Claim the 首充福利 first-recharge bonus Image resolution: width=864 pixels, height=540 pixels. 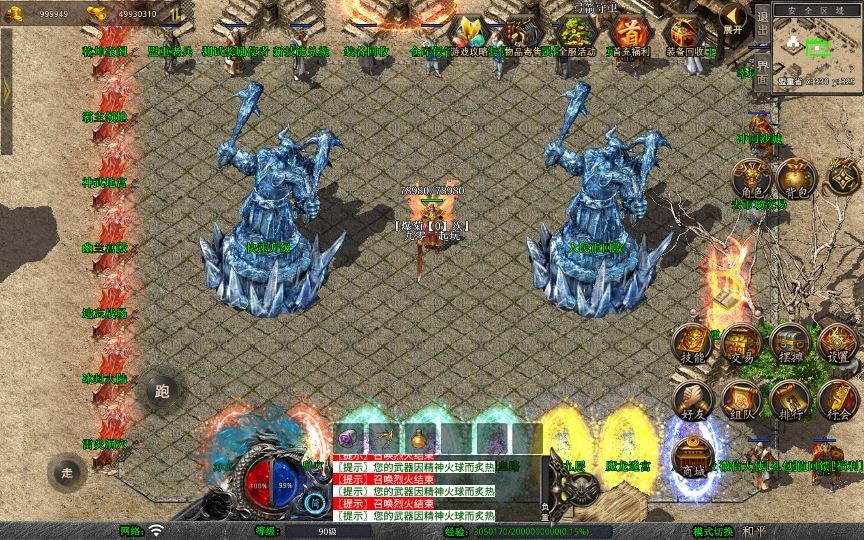[x=628, y=36]
